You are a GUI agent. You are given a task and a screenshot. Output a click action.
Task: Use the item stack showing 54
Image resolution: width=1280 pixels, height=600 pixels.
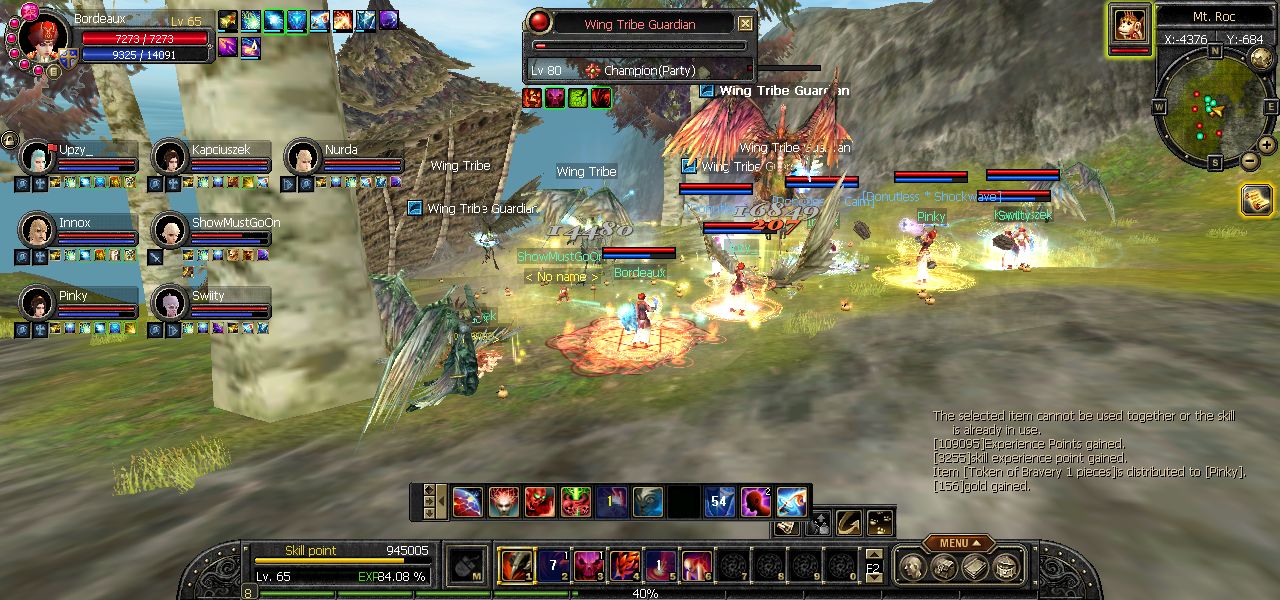click(718, 502)
